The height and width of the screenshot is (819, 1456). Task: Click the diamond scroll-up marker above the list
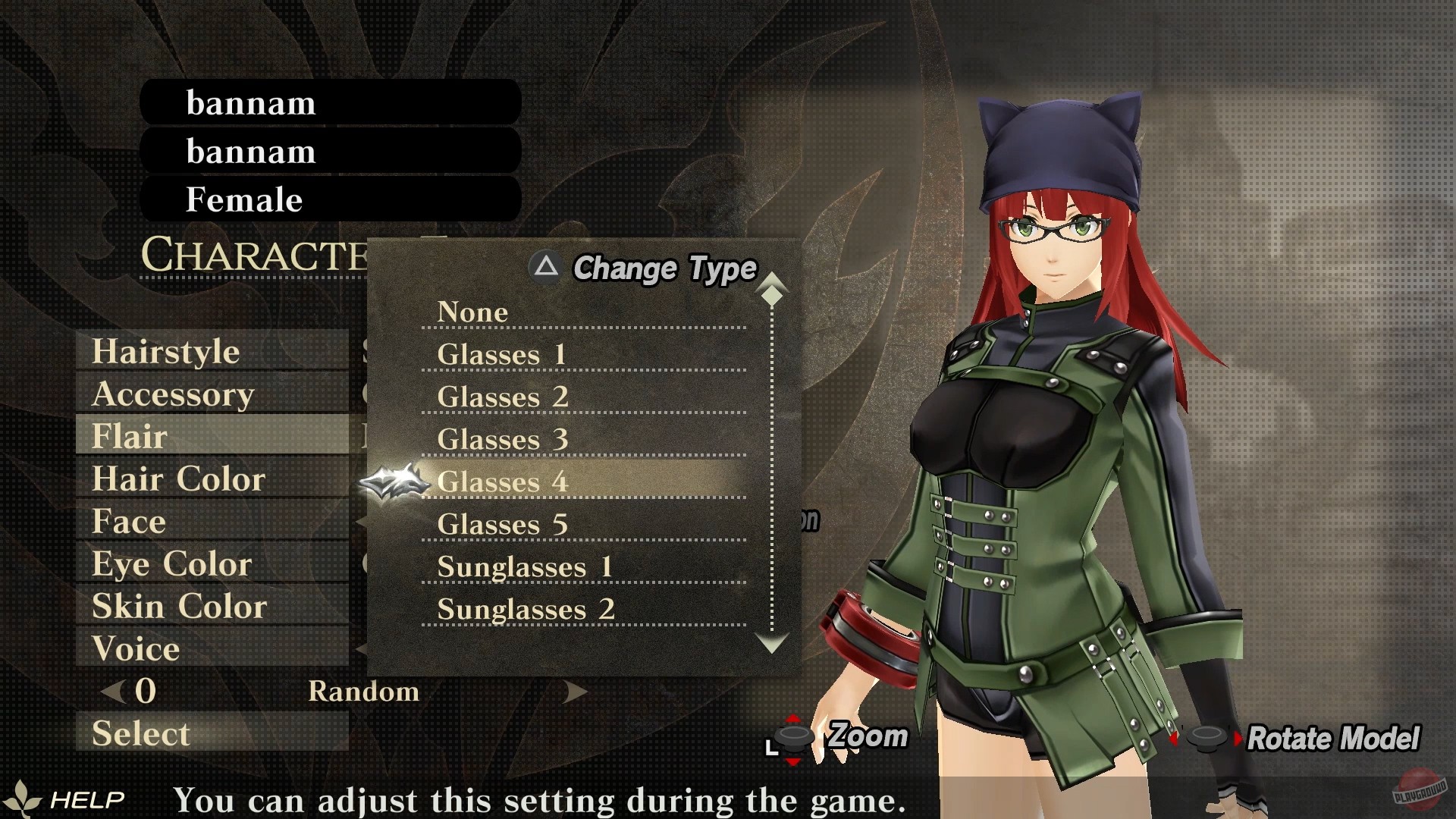click(x=772, y=296)
